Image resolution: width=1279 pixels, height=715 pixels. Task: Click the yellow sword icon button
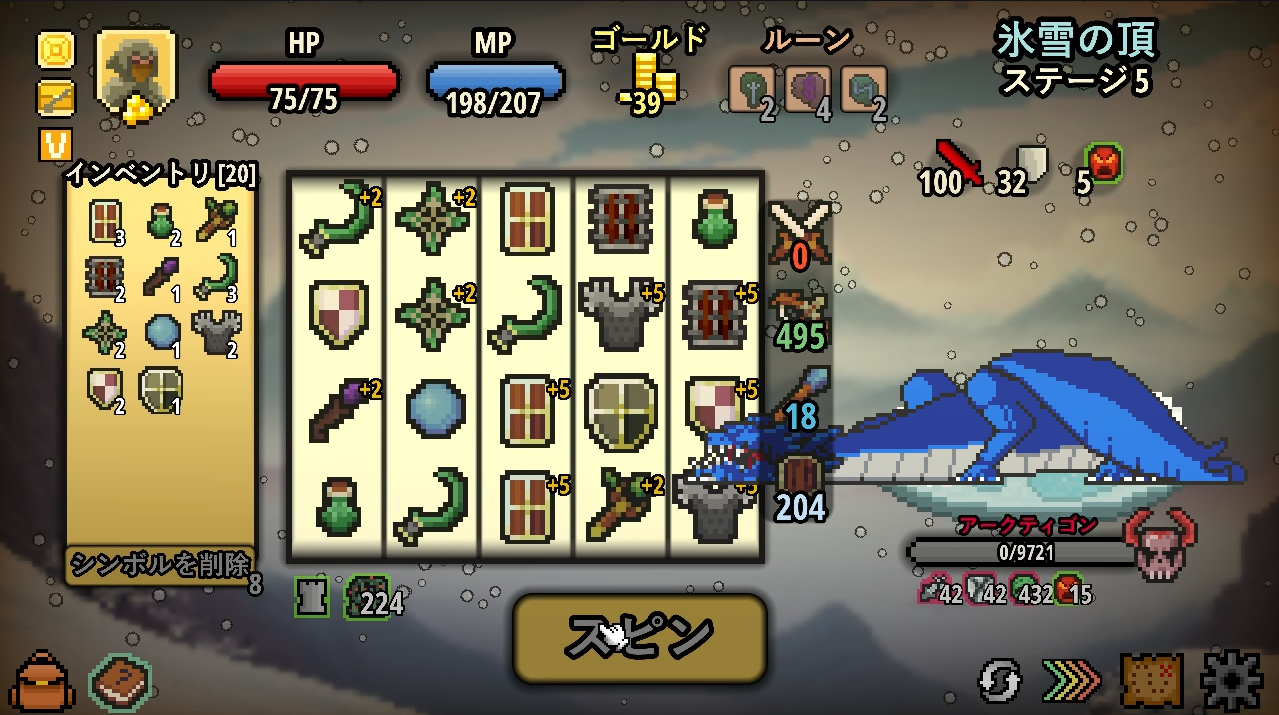coord(55,98)
